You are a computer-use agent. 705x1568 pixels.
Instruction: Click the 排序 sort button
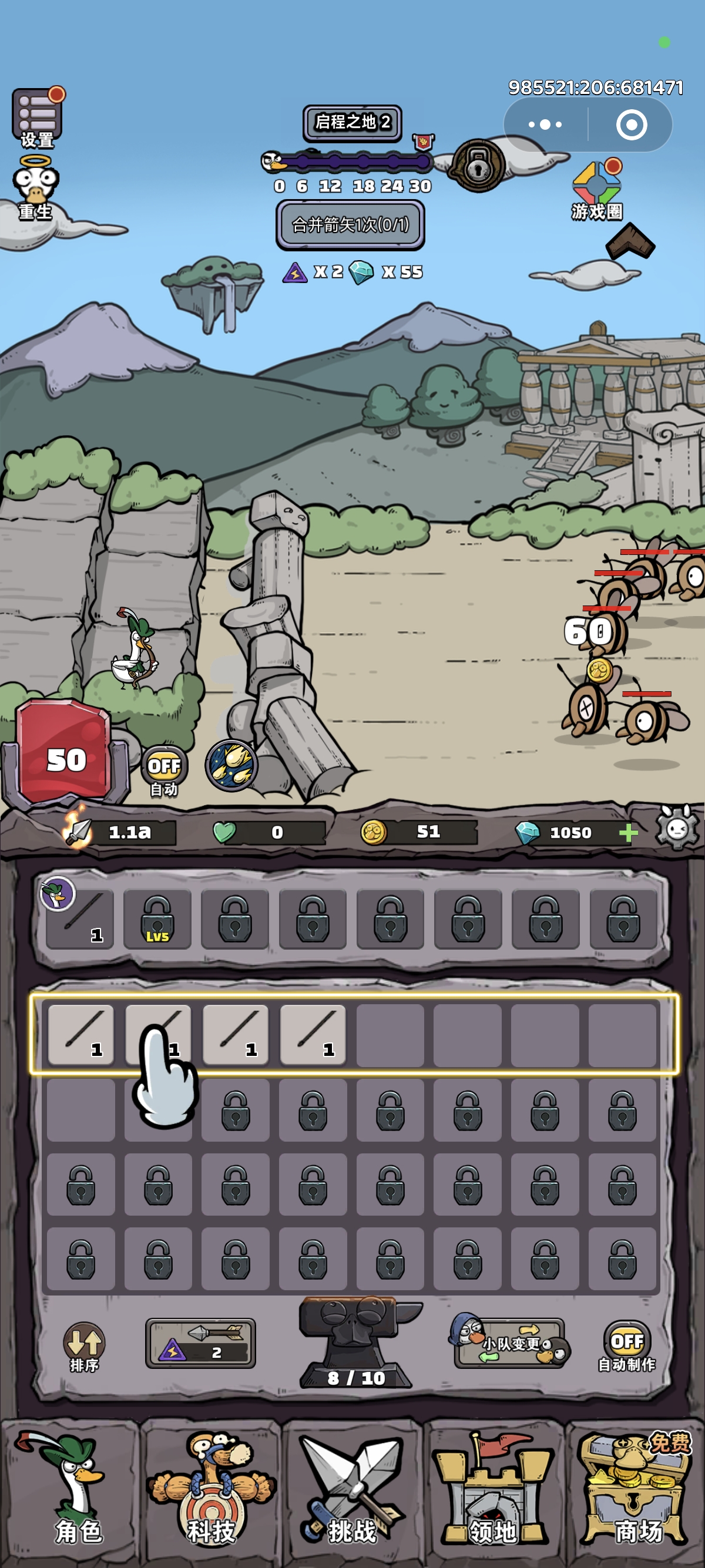(x=84, y=1346)
